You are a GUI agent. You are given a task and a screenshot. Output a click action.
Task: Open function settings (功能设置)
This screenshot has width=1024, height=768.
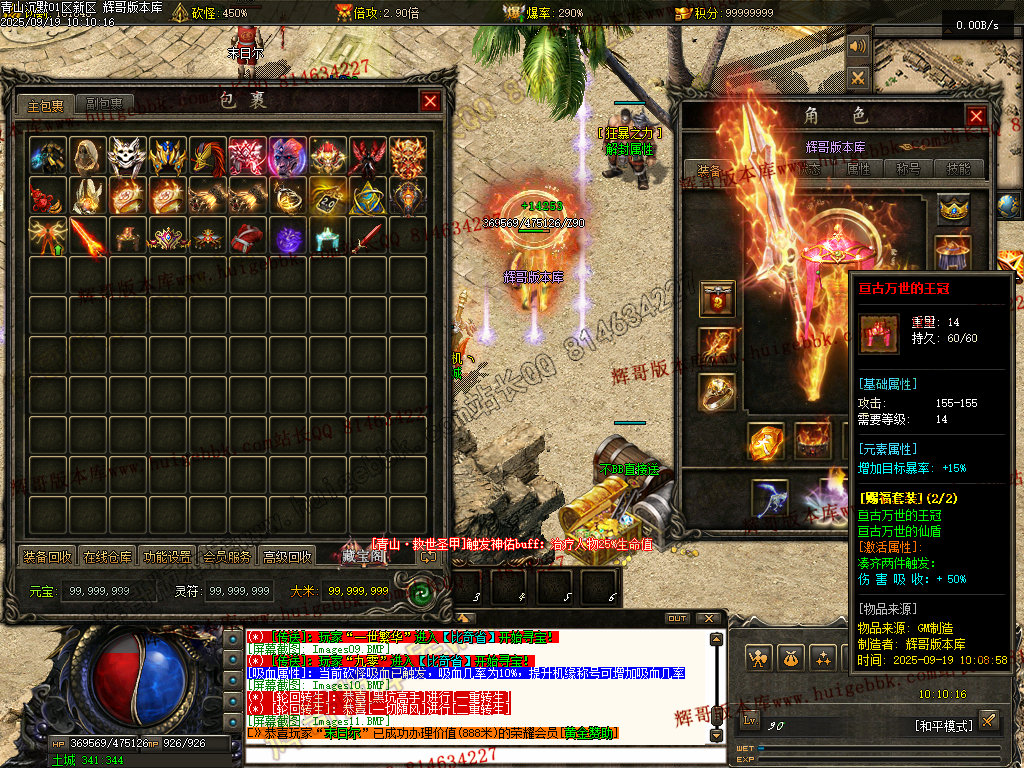click(x=167, y=557)
